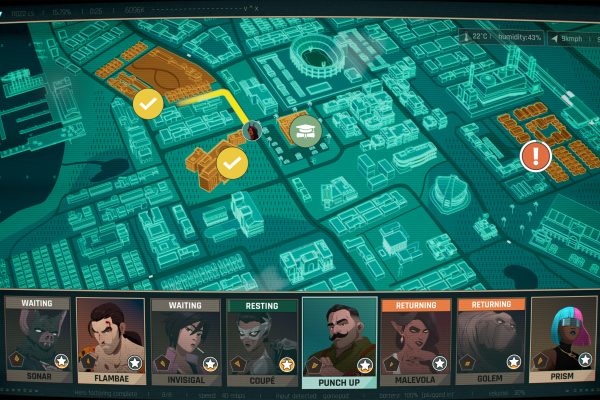This screenshot has height=400, width=600.
Task: Choose the Flambae hero card
Action: pyautogui.click(x=111, y=340)
